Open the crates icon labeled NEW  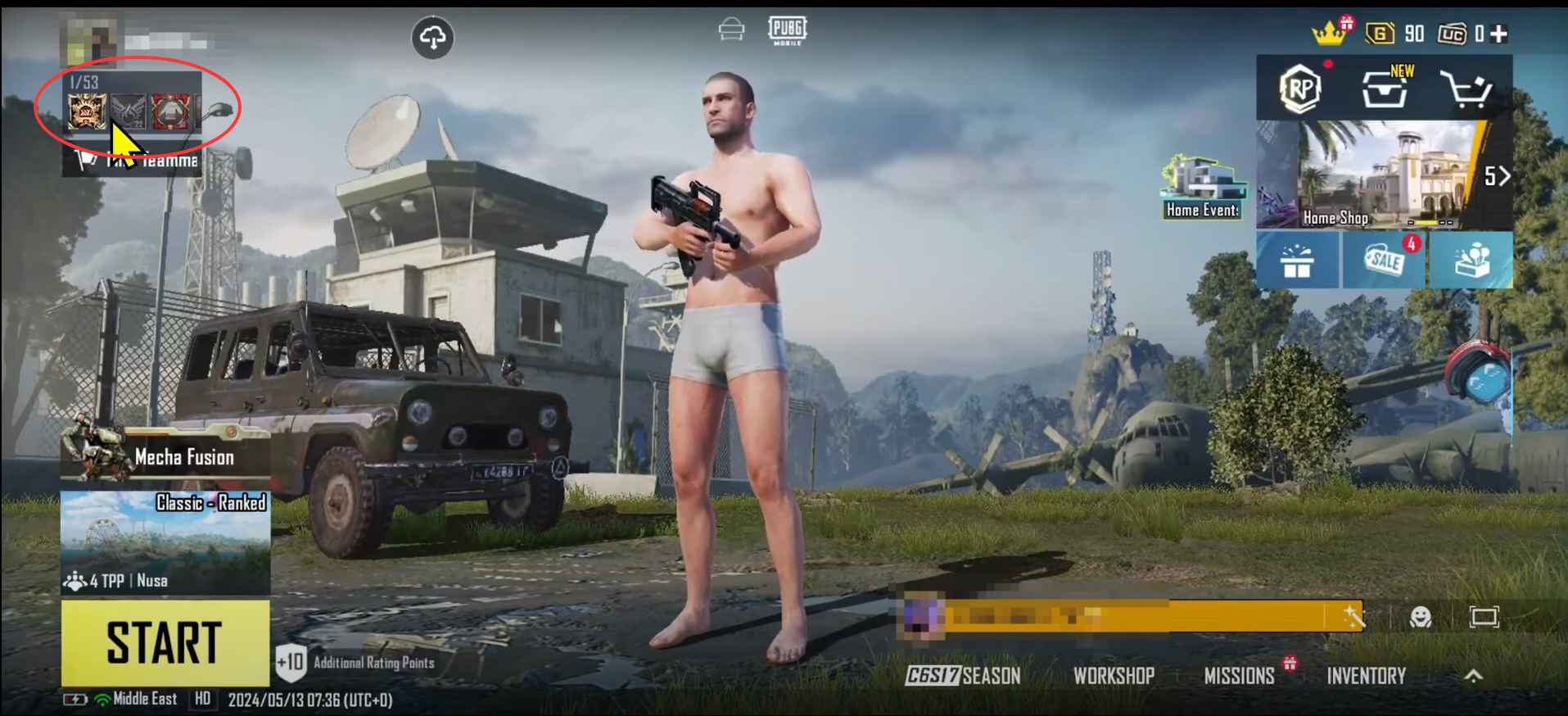tap(1385, 90)
